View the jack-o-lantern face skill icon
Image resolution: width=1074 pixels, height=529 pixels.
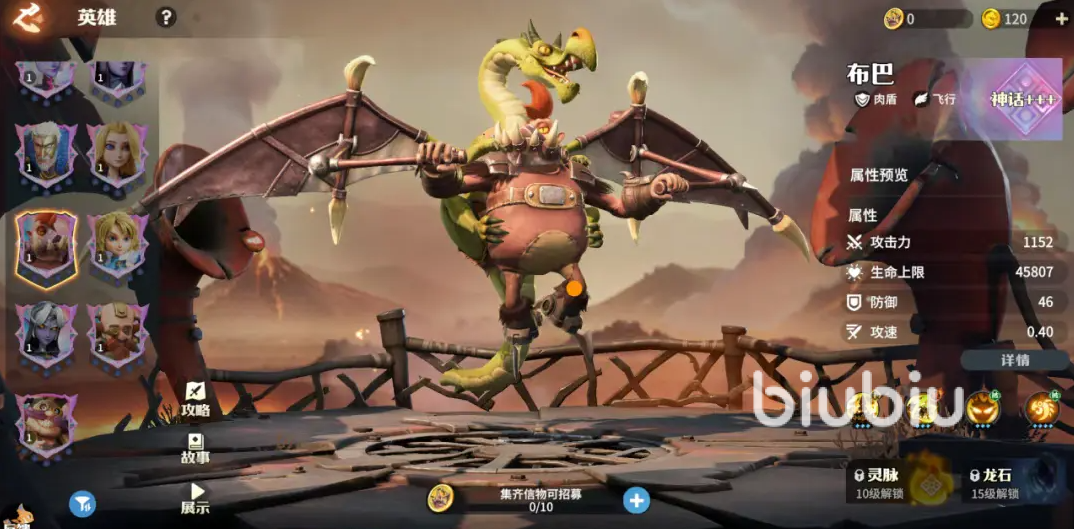(x=981, y=408)
